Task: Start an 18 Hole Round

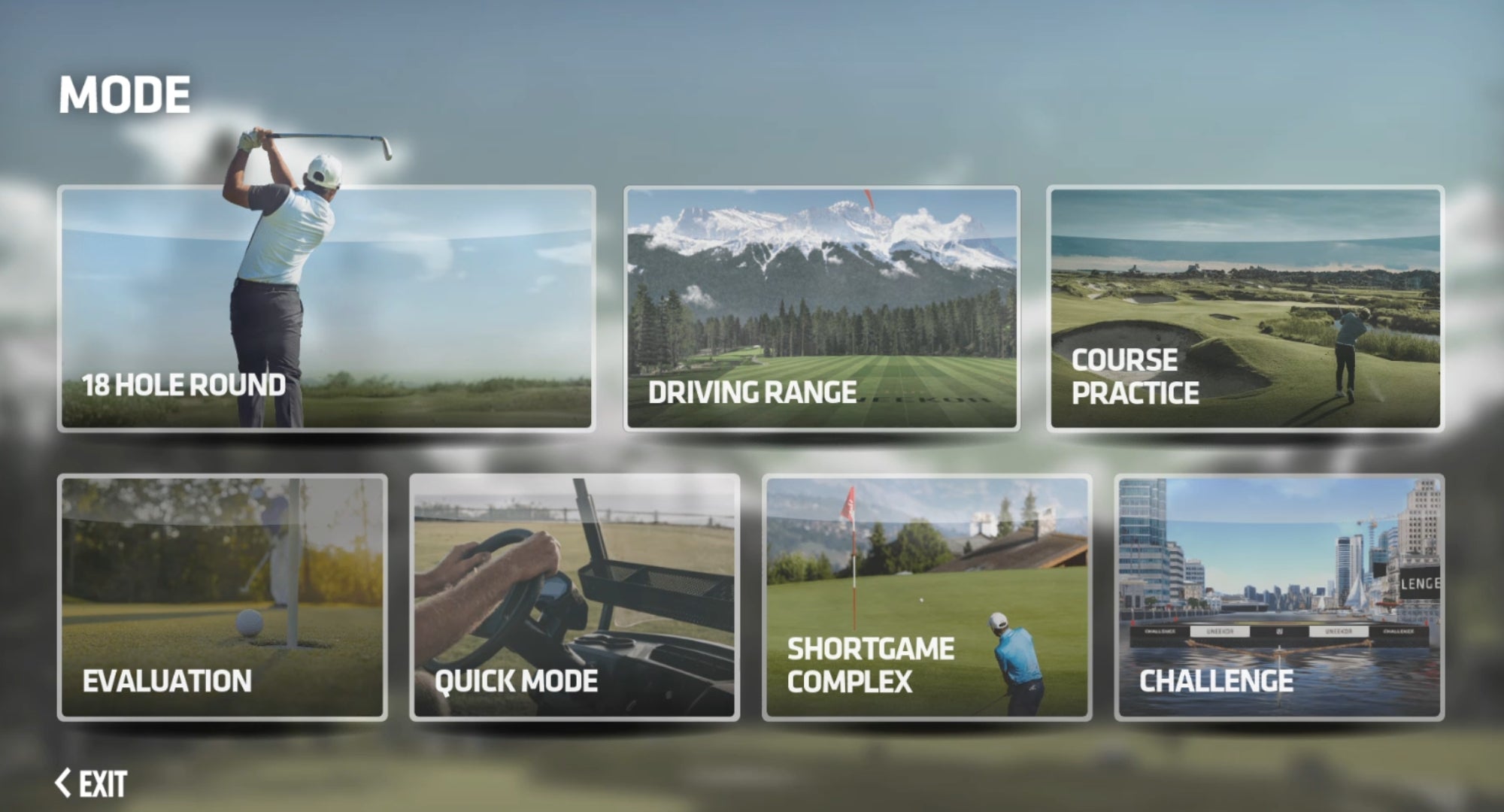Action: 326,308
